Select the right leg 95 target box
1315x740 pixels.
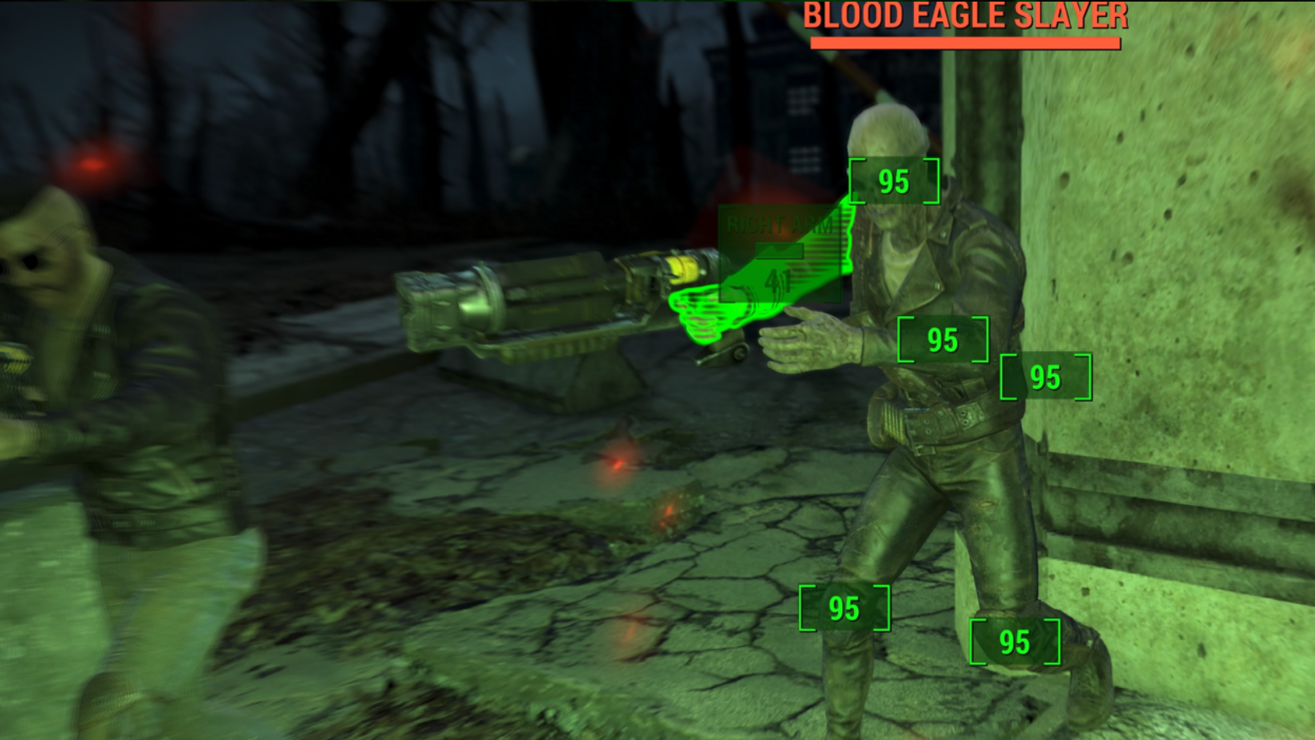[844, 608]
